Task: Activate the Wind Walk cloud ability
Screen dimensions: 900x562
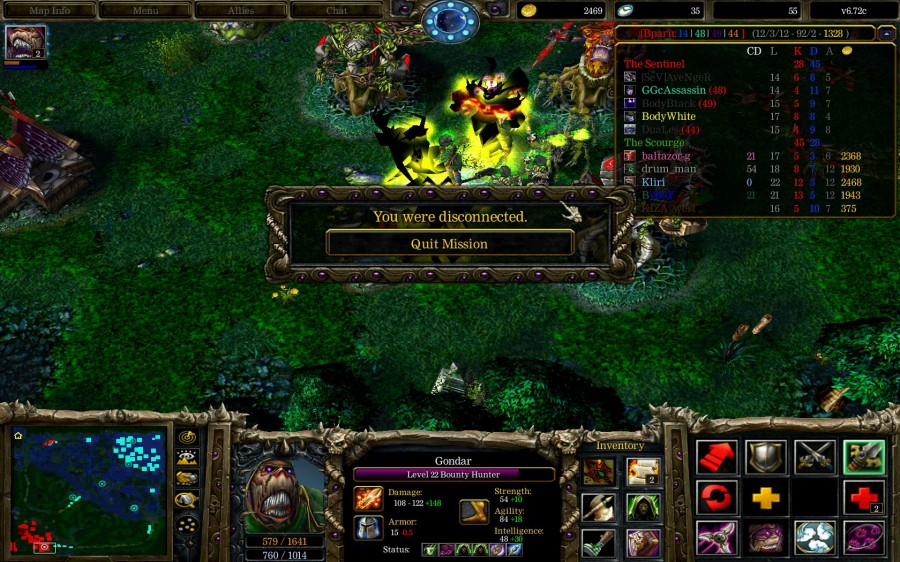Action: [815, 537]
